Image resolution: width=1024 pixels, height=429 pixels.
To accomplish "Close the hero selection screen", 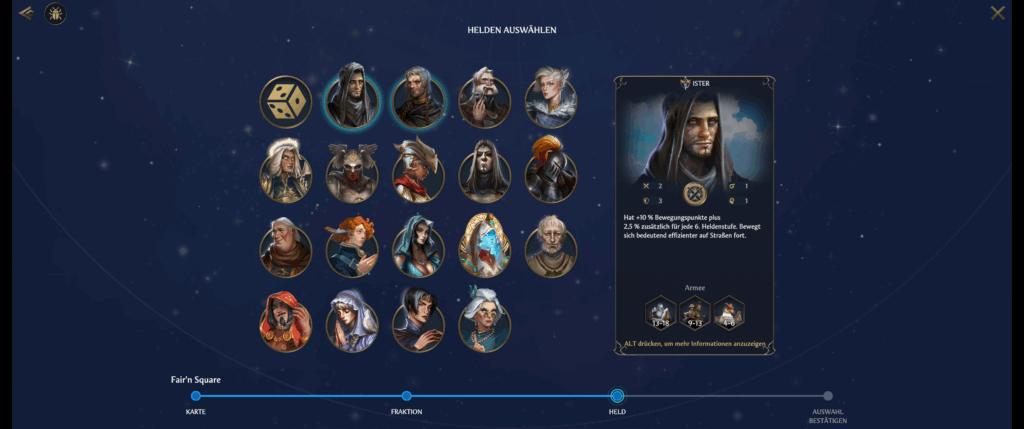I will pos(997,13).
